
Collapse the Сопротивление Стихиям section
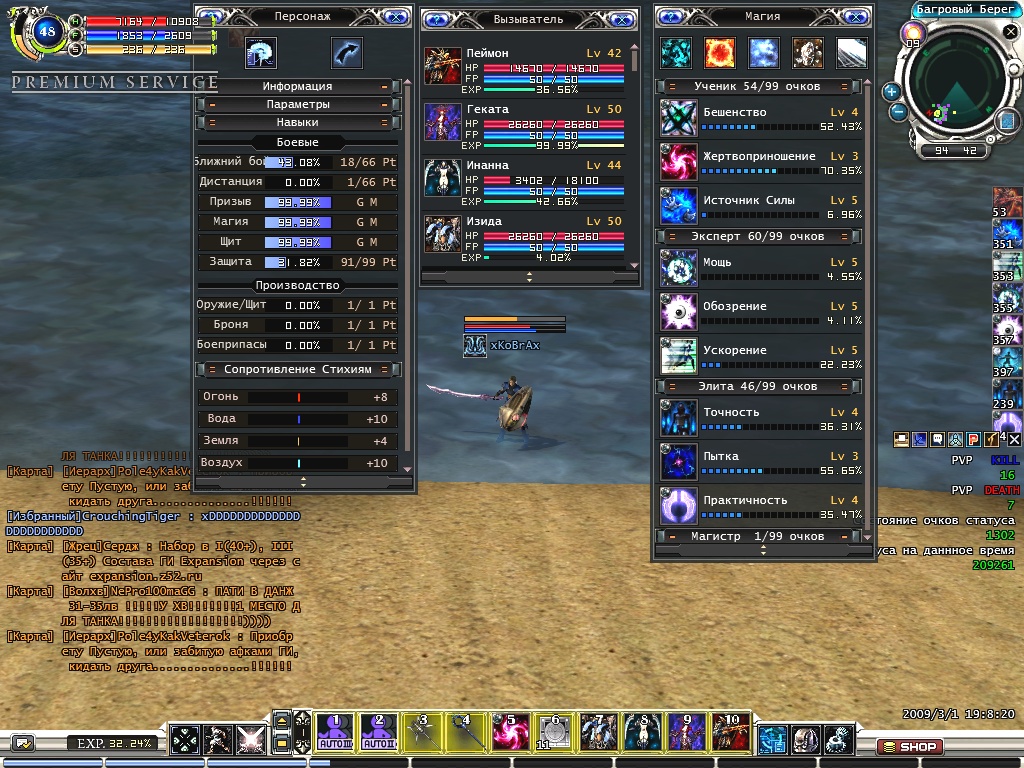298,369
